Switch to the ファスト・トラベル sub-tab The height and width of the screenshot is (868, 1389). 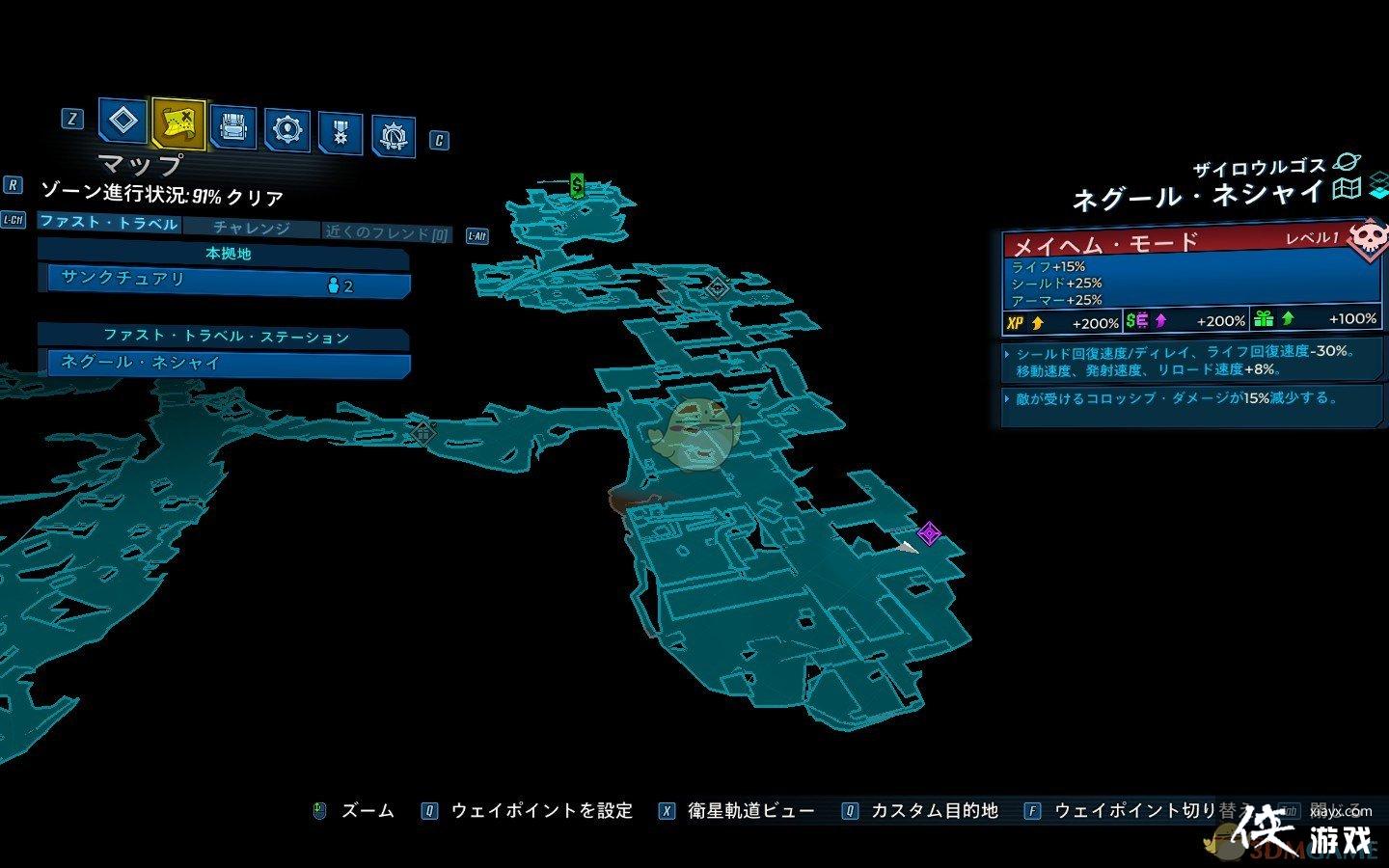coord(109,223)
